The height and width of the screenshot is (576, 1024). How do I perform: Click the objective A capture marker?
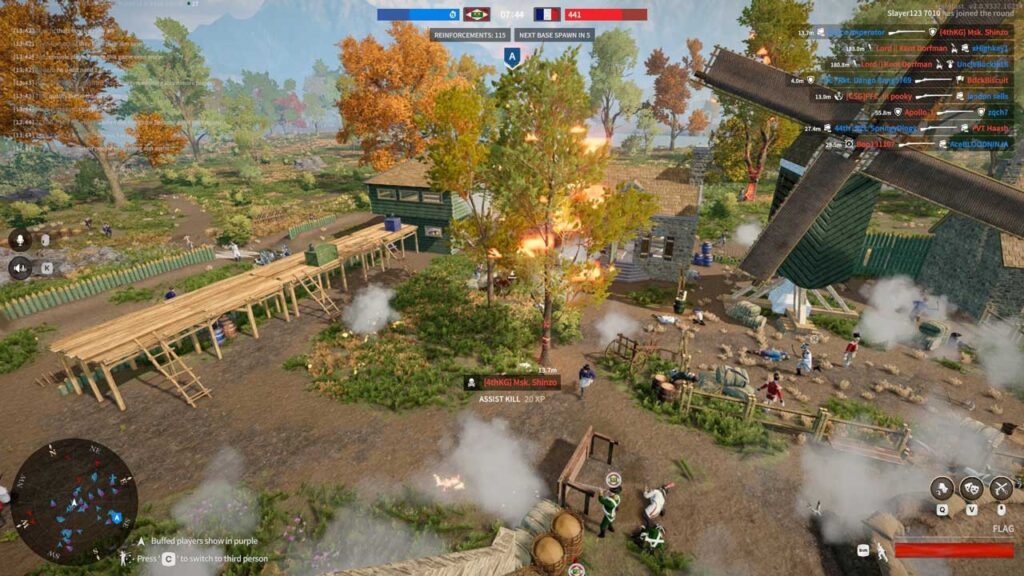[x=512, y=58]
